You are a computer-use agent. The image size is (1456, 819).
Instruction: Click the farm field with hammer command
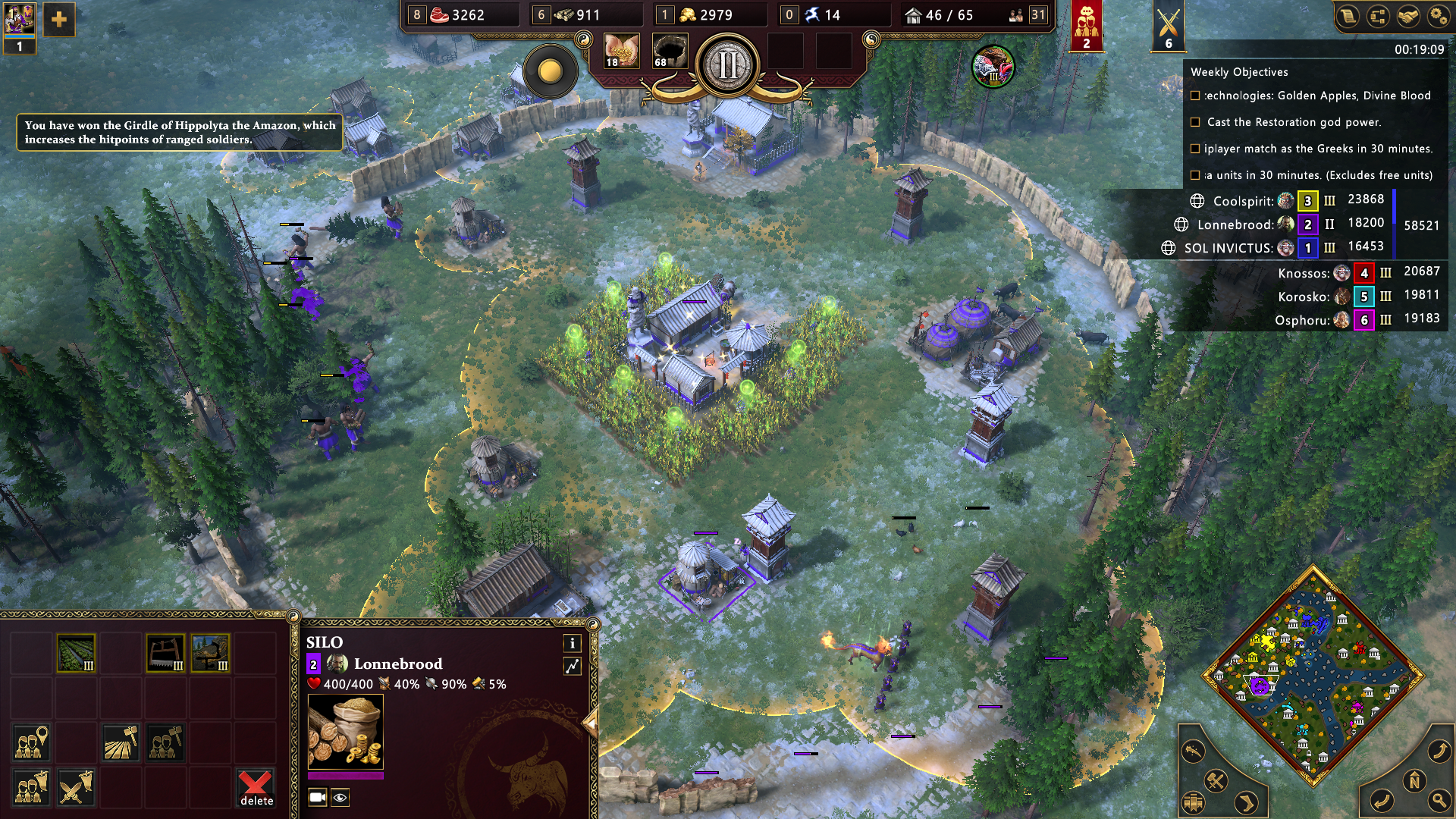tap(121, 743)
